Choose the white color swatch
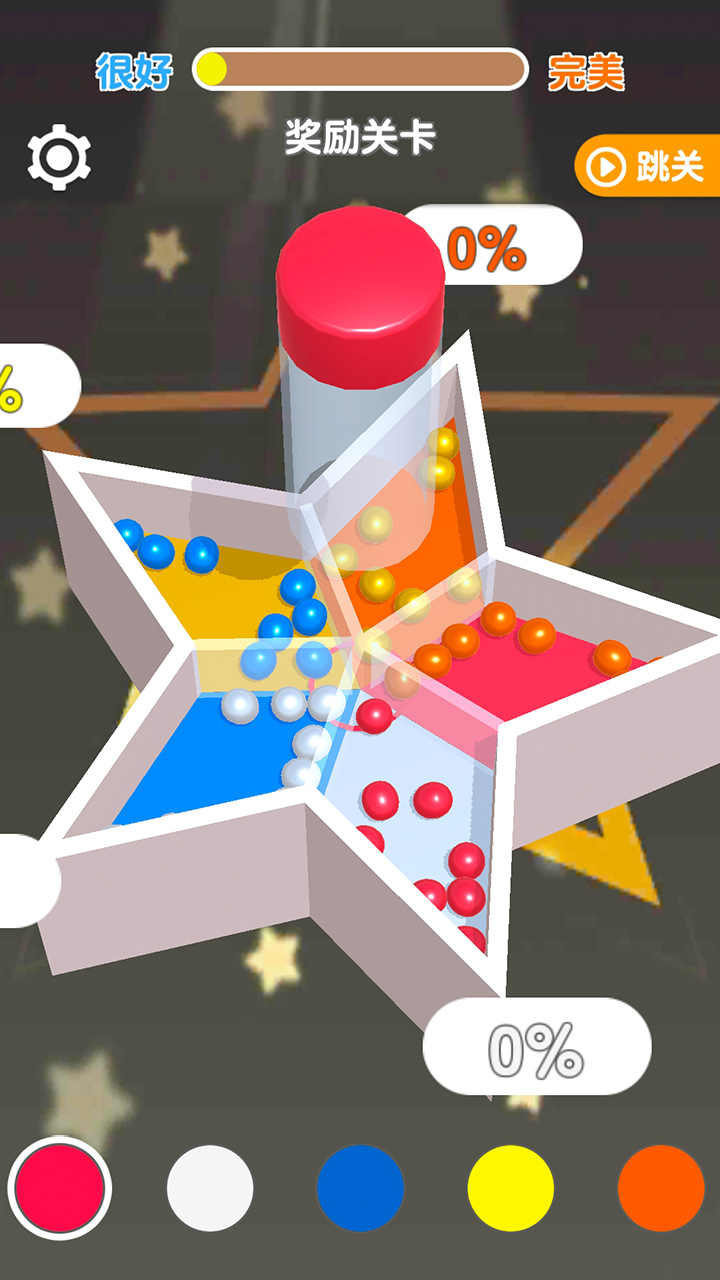 pos(210,1188)
